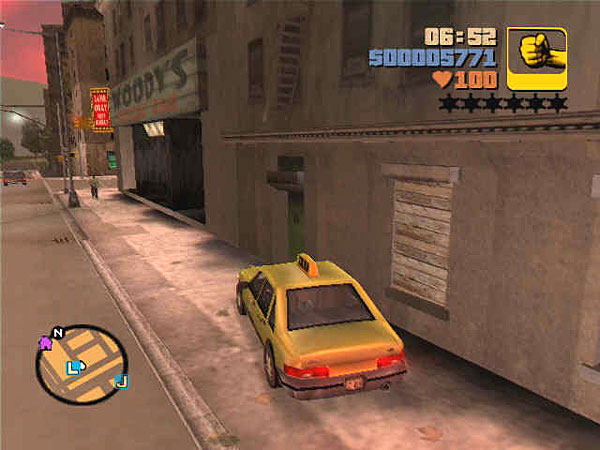This screenshot has width=600, height=450.
Task: Select the blue J mission marker on radar
Action: (121, 381)
